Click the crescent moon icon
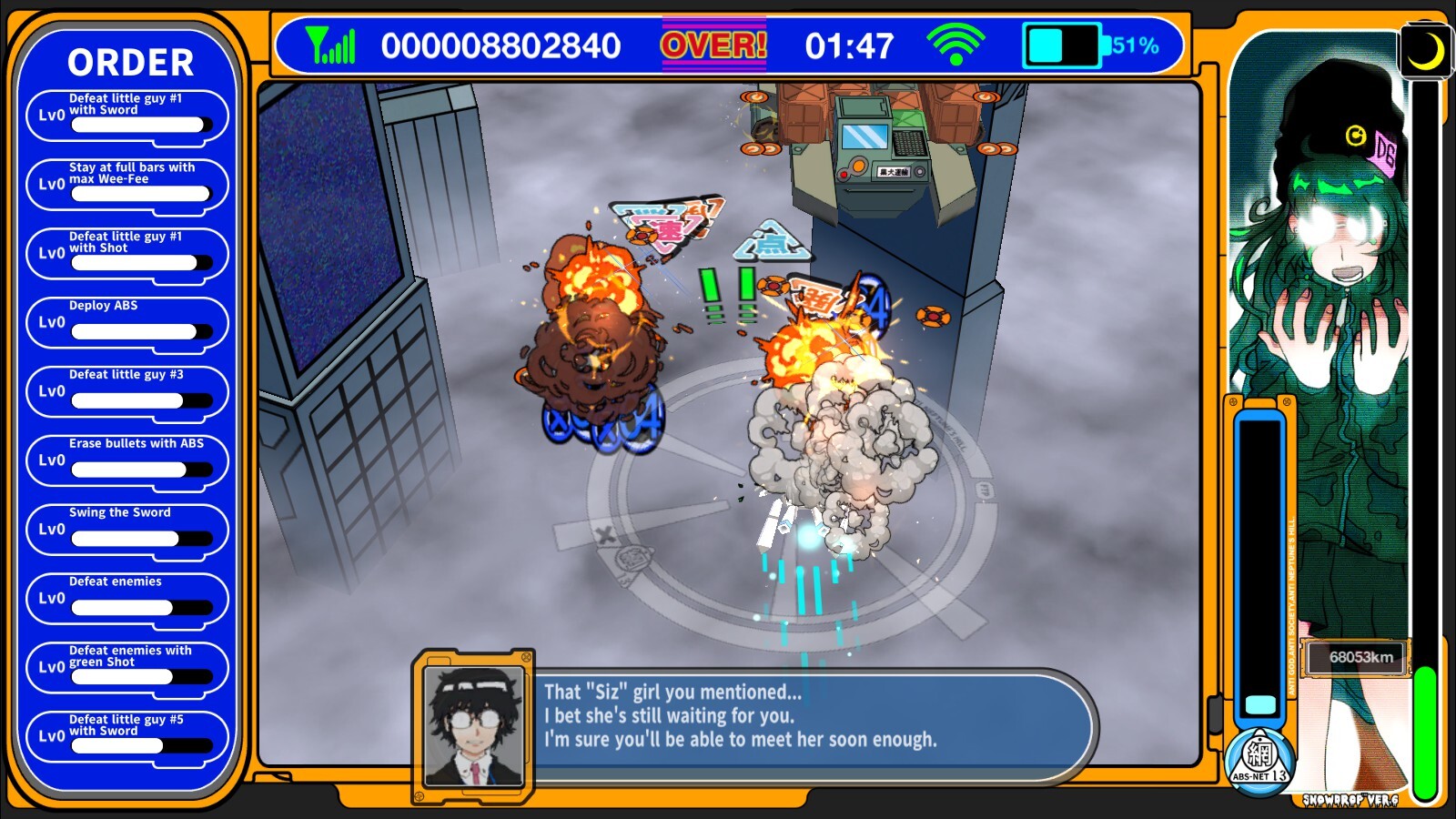1456x819 pixels. pos(1424,51)
